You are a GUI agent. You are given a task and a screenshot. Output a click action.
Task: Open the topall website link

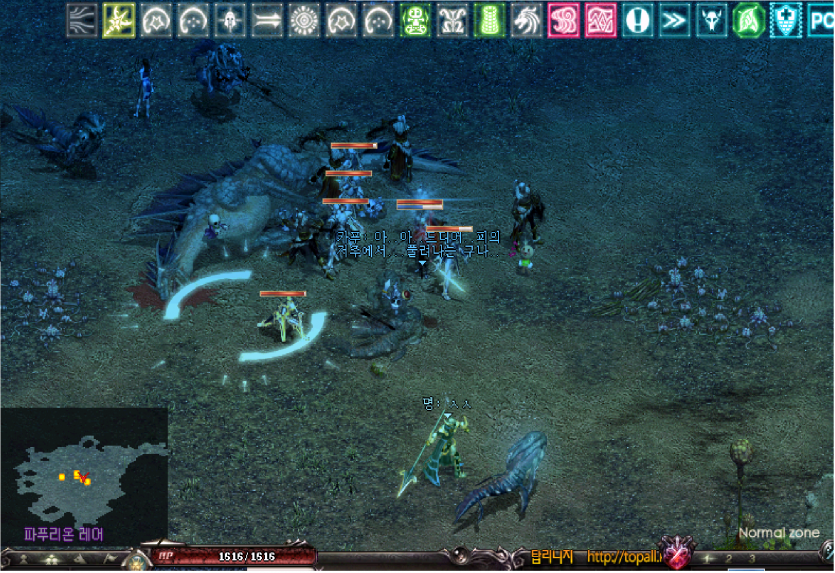tap(622, 556)
